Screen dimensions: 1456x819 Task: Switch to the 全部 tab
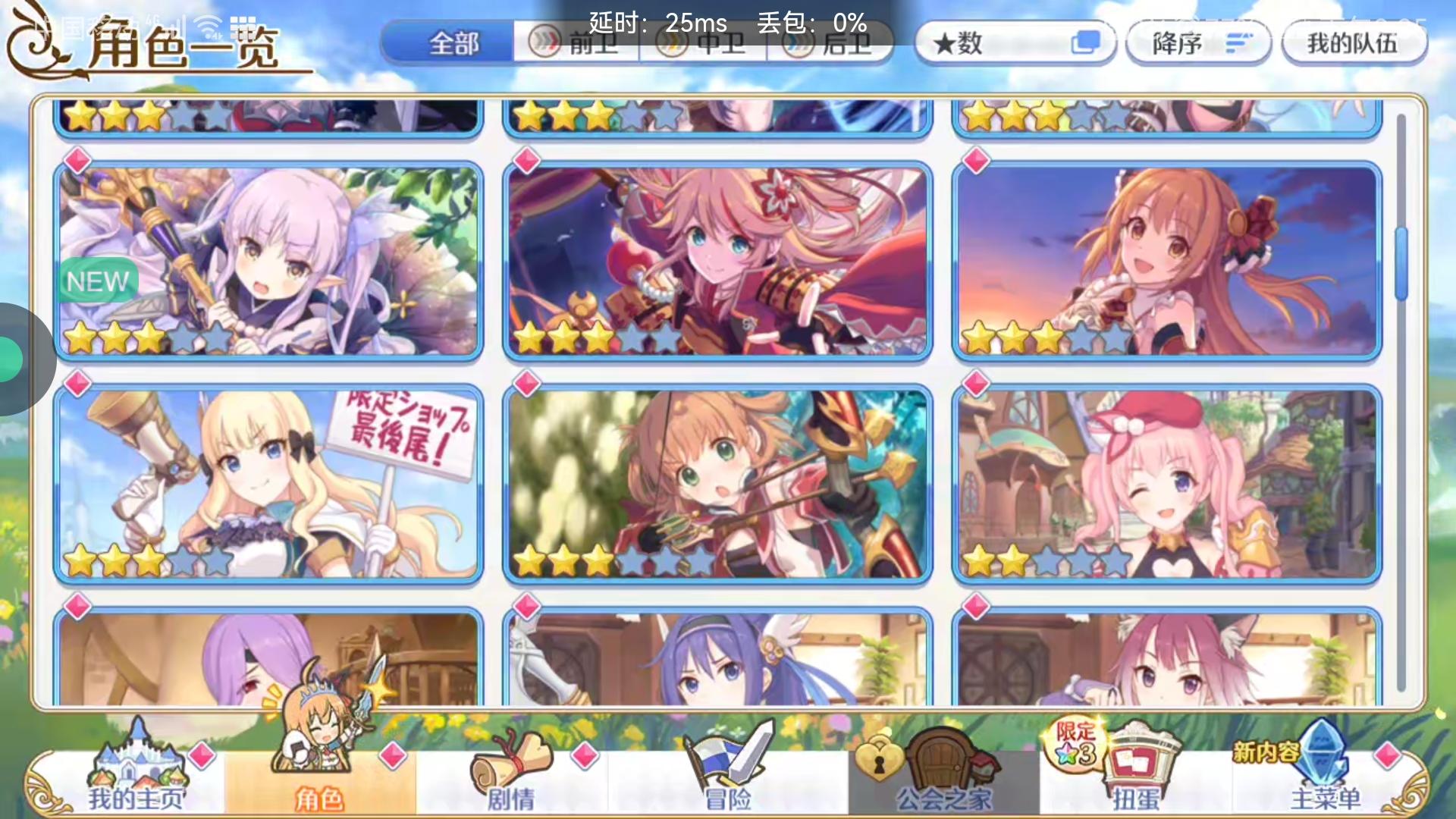(453, 43)
